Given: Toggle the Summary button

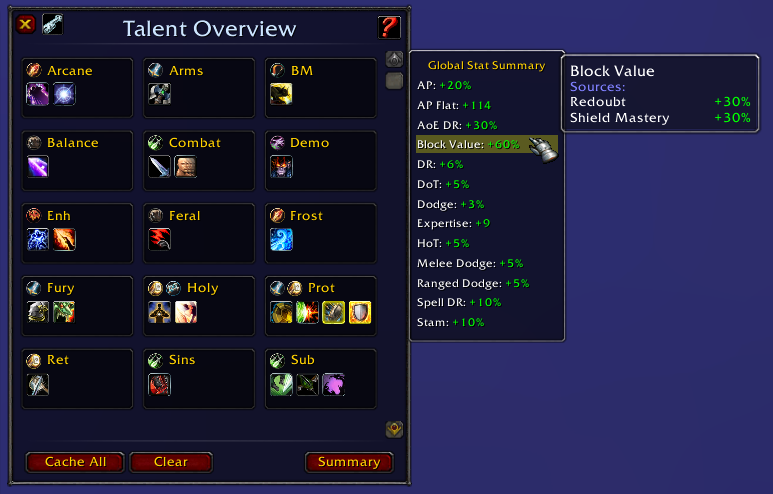Looking at the screenshot, I should (349, 462).
